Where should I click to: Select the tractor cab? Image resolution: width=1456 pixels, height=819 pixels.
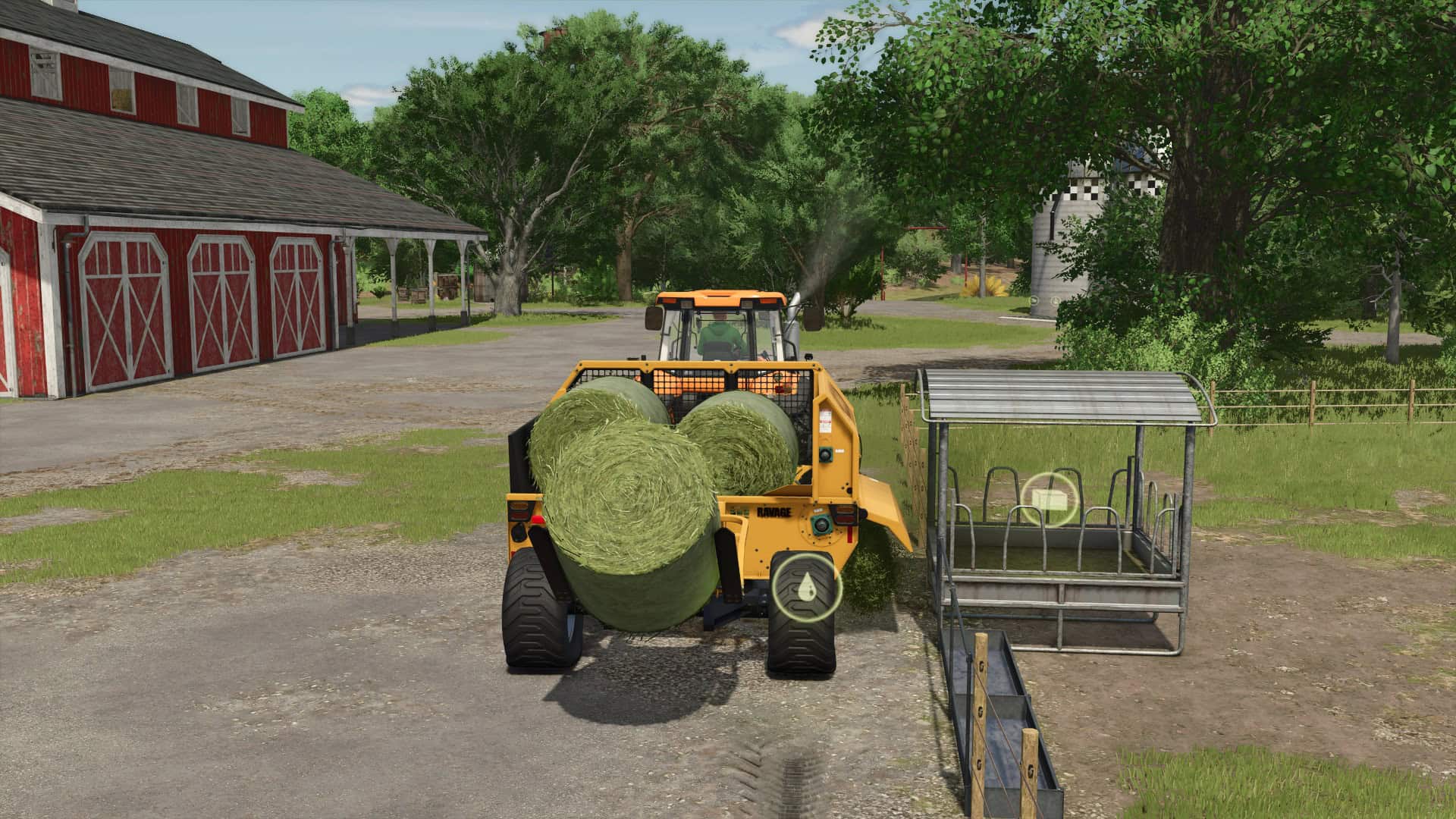click(720, 326)
